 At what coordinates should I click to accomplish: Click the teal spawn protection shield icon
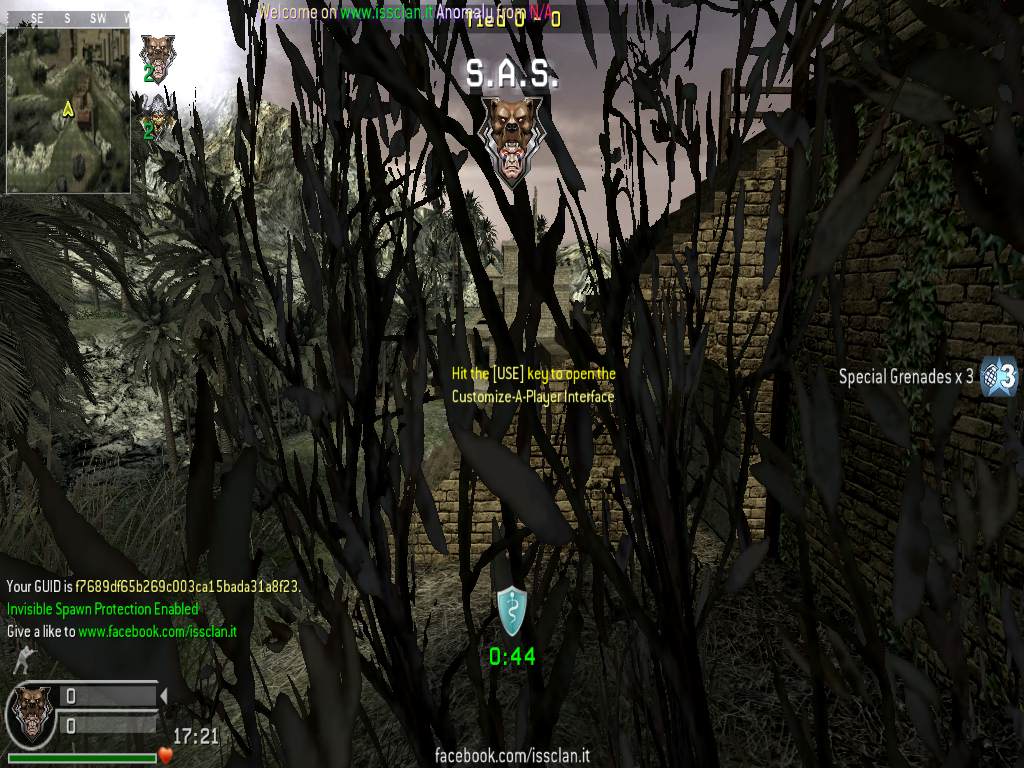(512, 611)
